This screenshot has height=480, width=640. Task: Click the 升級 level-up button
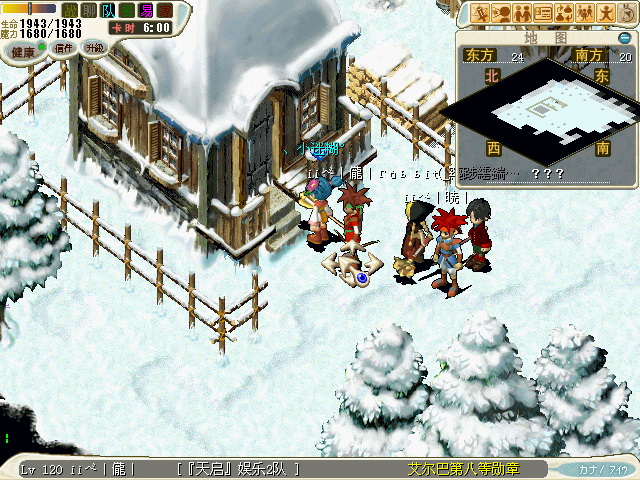tap(94, 49)
